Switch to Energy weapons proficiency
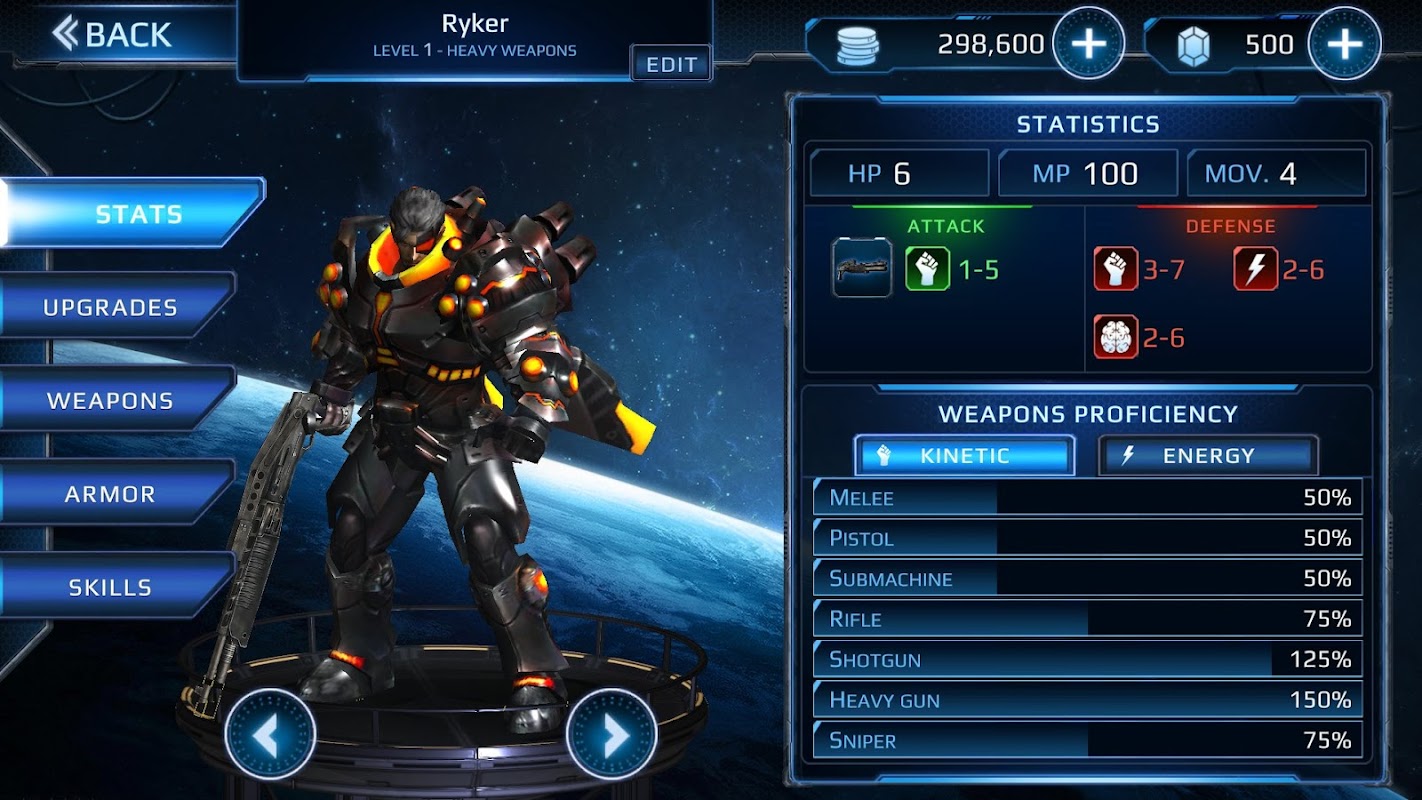 click(x=1207, y=456)
